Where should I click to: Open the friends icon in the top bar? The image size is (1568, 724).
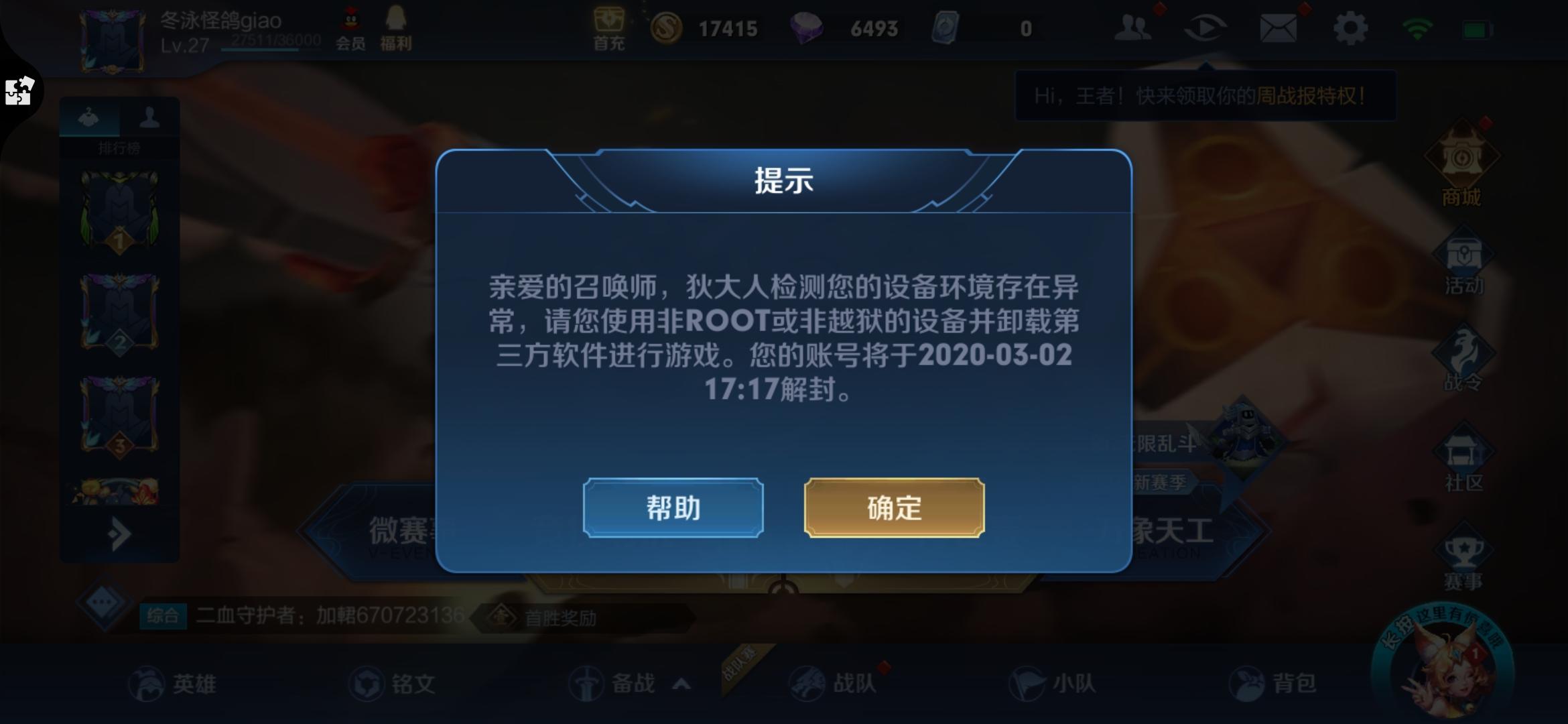tap(1132, 28)
